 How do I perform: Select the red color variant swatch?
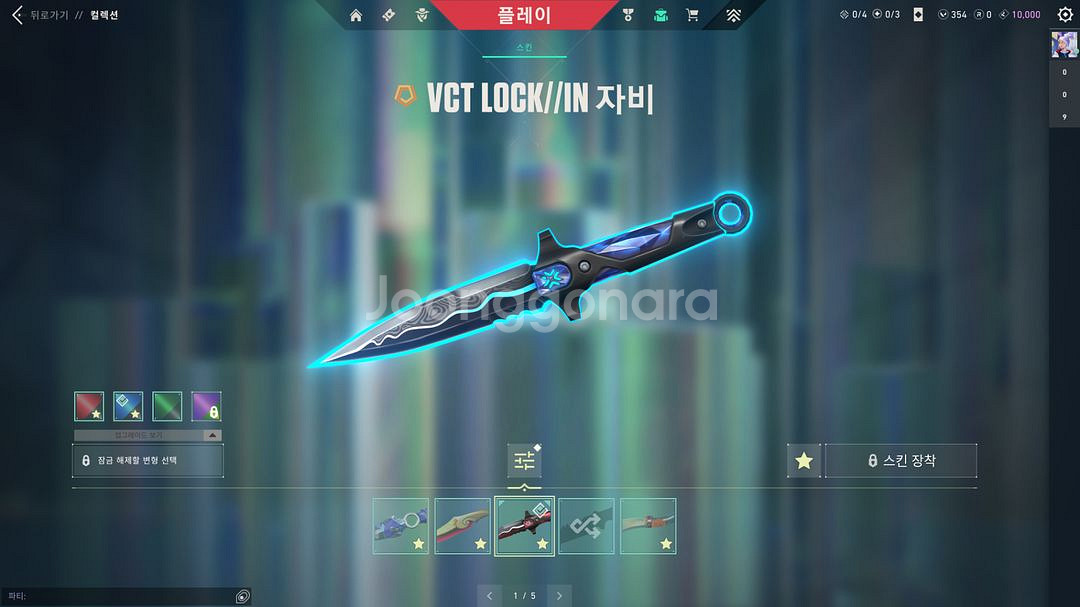point(89,406)
